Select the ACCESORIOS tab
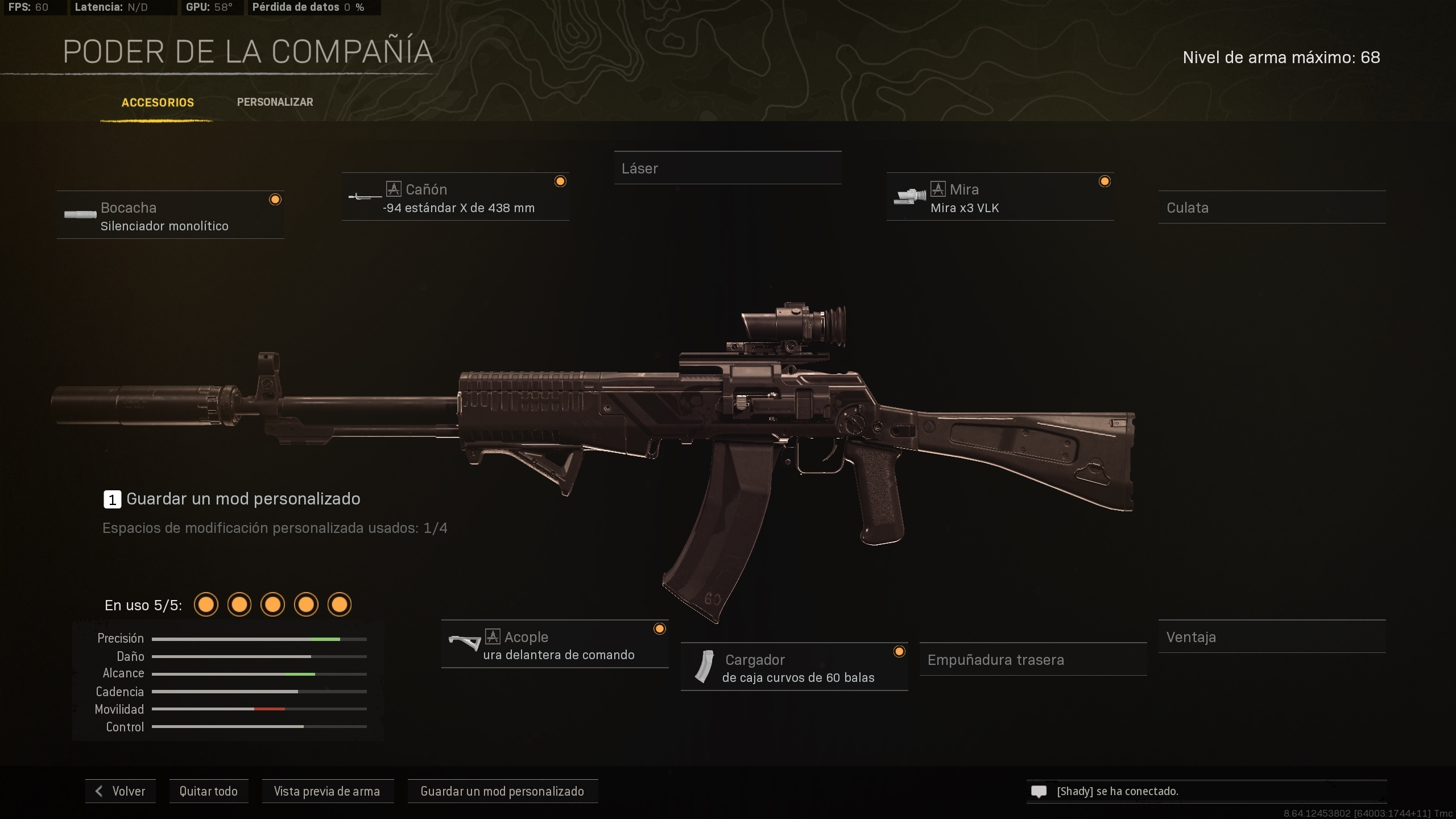The height and width of the screenshot is (819, 1456). (158, 103)
